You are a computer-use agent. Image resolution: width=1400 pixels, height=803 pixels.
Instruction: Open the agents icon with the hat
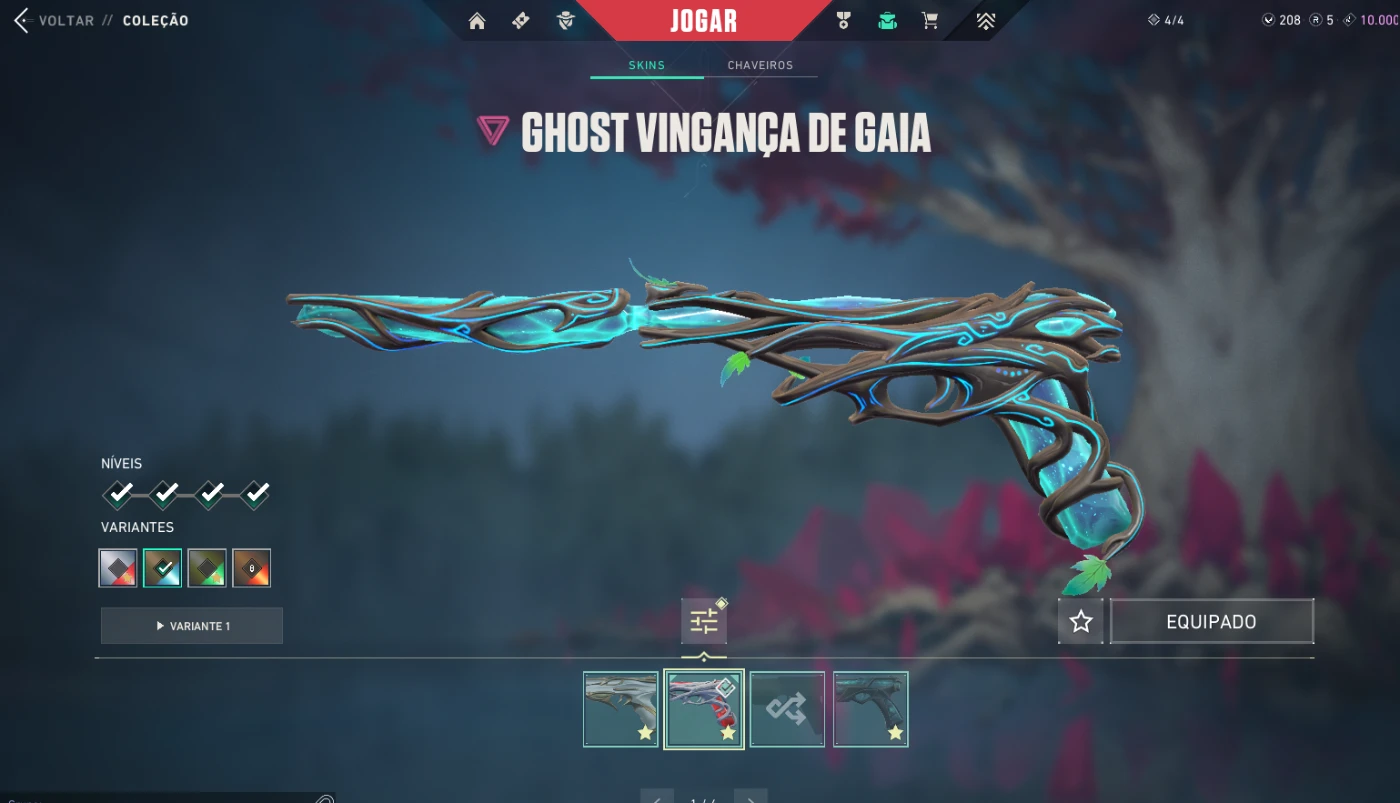[x=566, y=21]
